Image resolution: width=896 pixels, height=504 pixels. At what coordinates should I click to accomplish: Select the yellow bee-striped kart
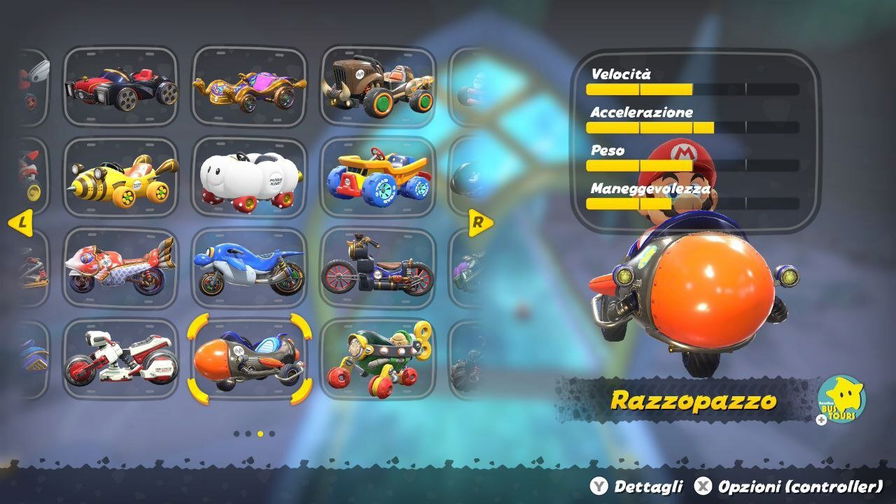point(121,177)
